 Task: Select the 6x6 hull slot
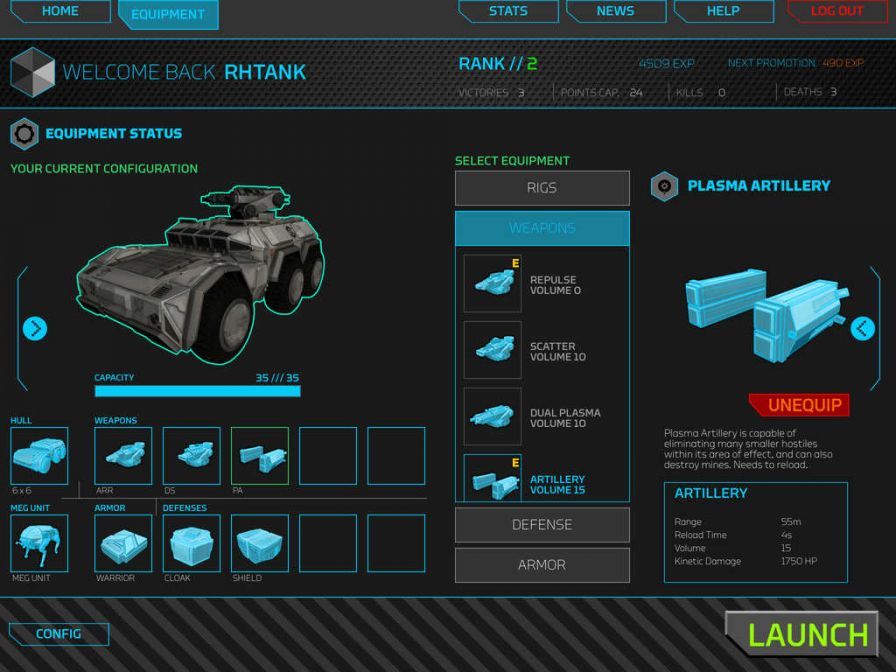[x=39, y=456]
